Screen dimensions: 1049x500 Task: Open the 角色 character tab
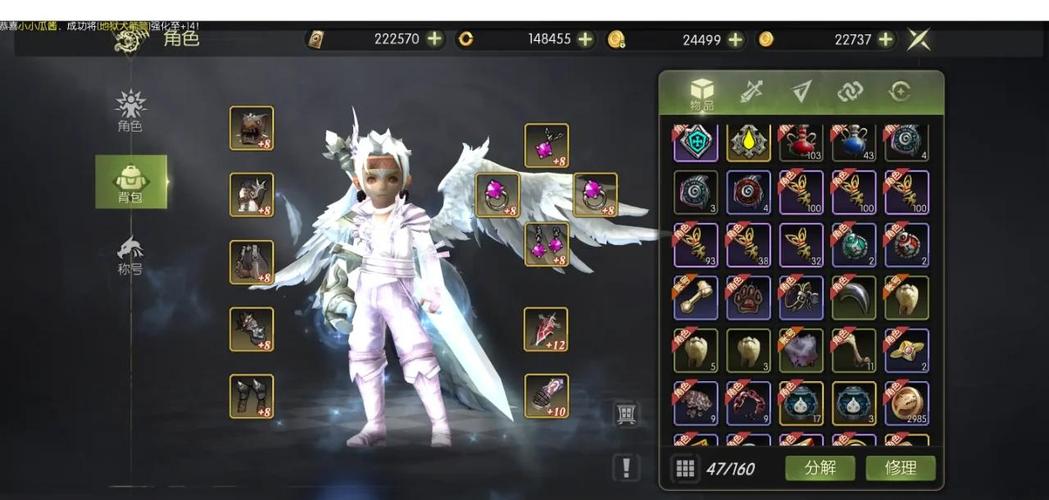pyautogui.click(x=131, y=111)
